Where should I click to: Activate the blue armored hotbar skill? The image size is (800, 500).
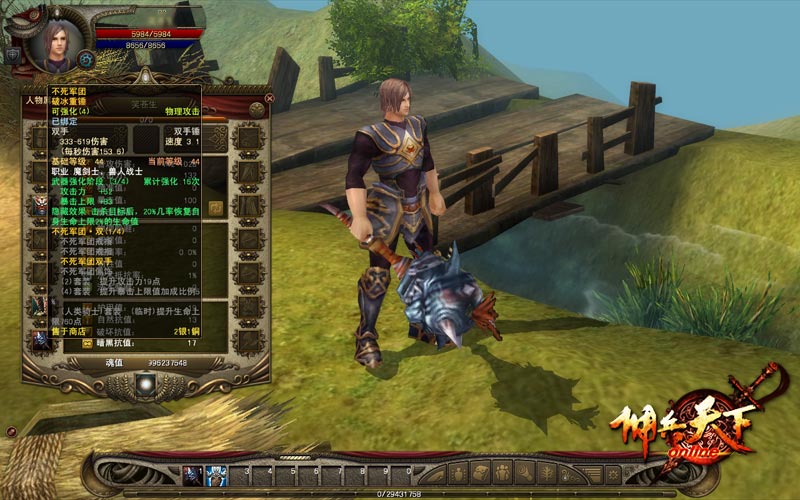[216, 474]
